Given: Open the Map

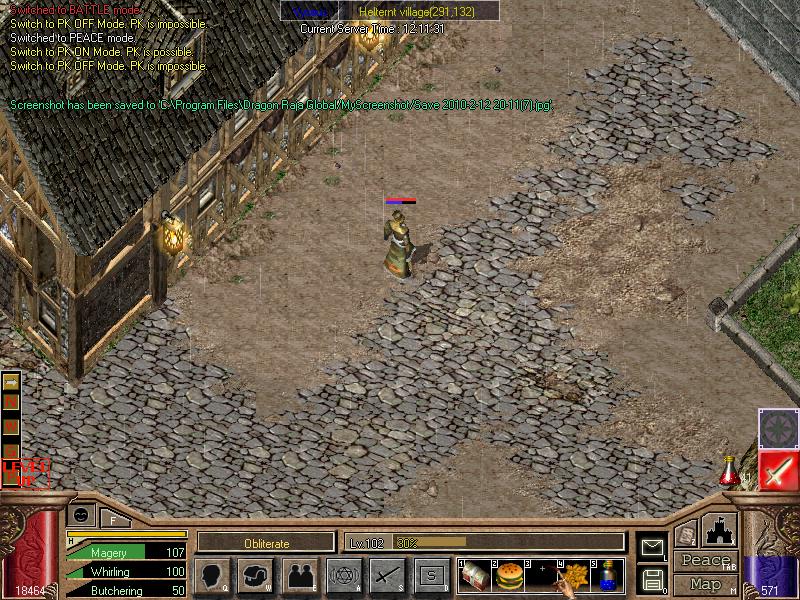Looking at the screenshot, I should click(704, 584).
